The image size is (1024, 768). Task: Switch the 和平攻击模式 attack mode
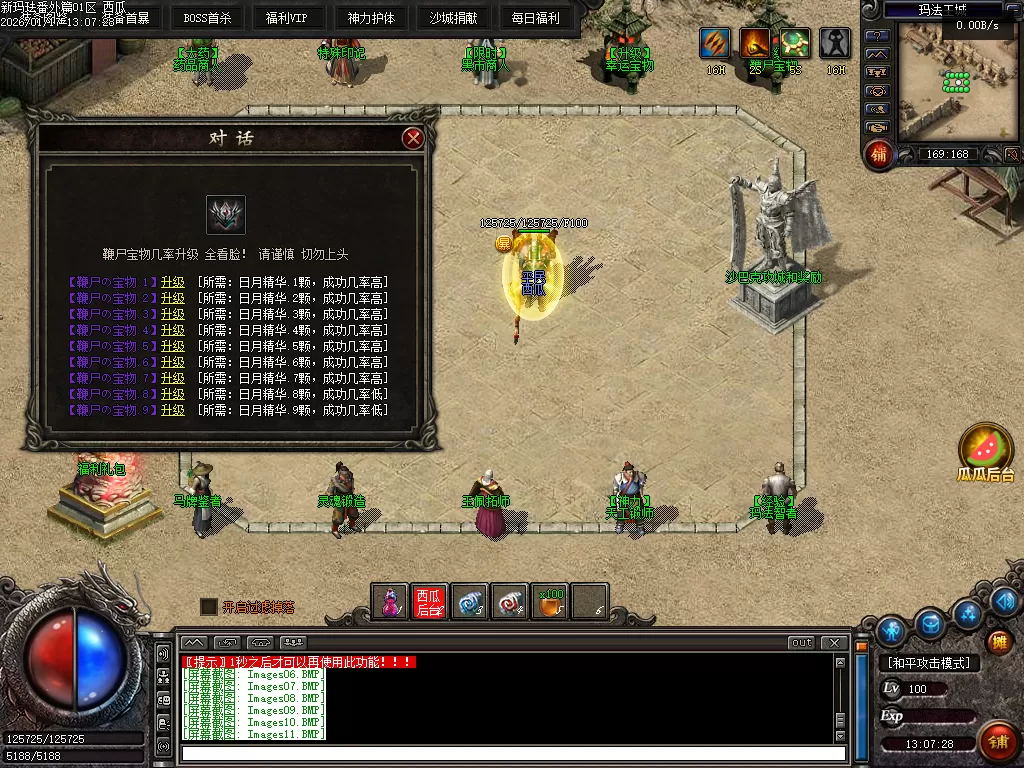pos(929,663)
